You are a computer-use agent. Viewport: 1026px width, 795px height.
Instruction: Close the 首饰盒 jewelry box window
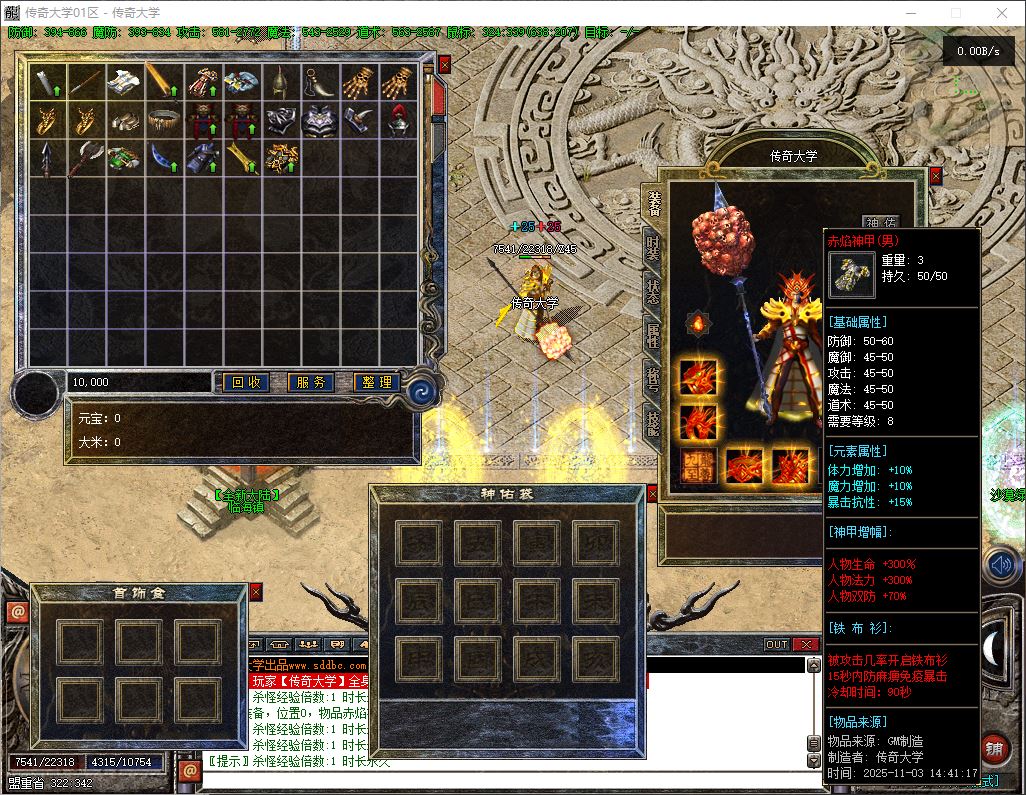click(x=255, y=592)
